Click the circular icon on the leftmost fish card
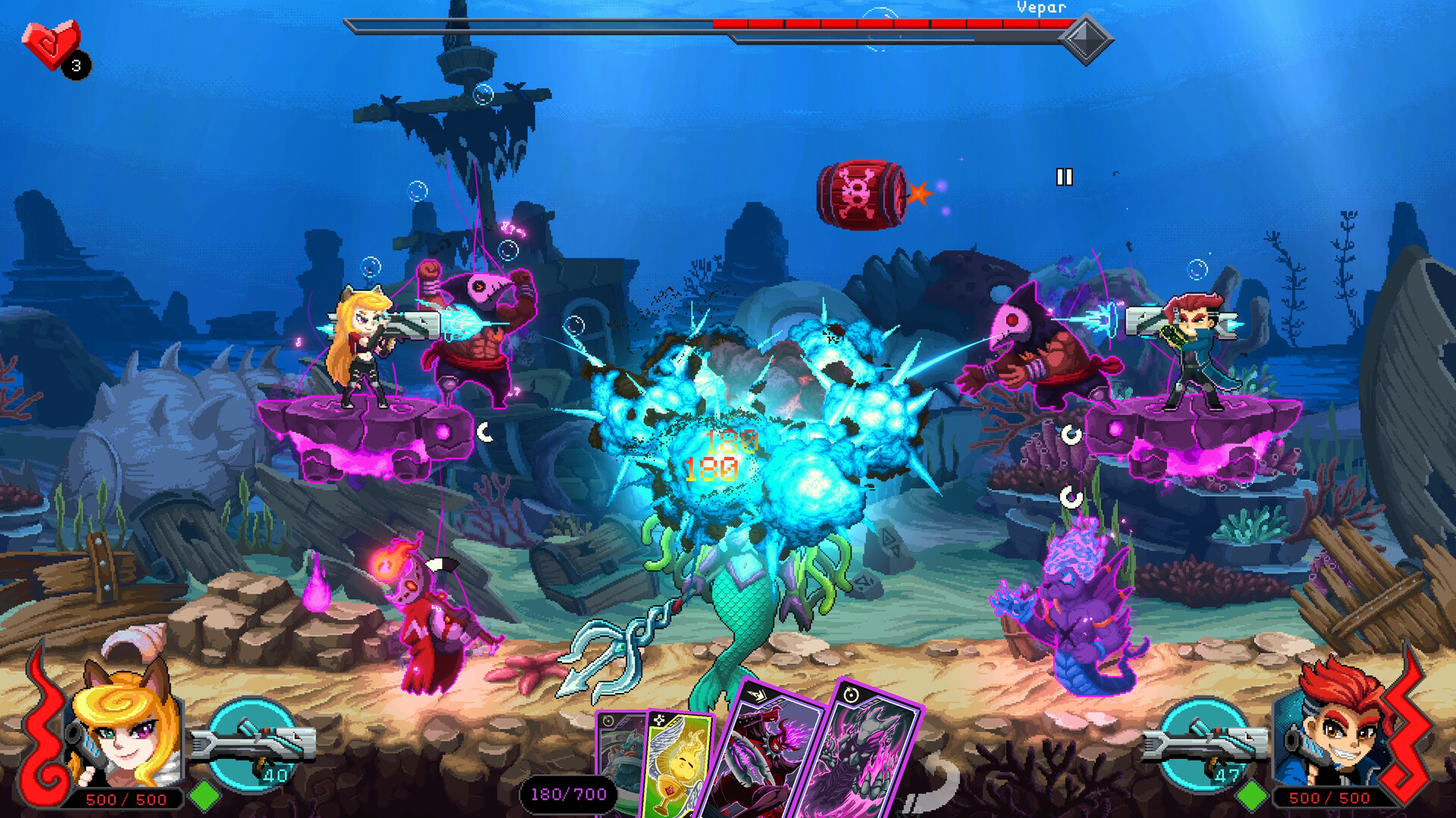The height and width of the screenshot is (818, 1456). pyautogui.click(x=607, y=720)
